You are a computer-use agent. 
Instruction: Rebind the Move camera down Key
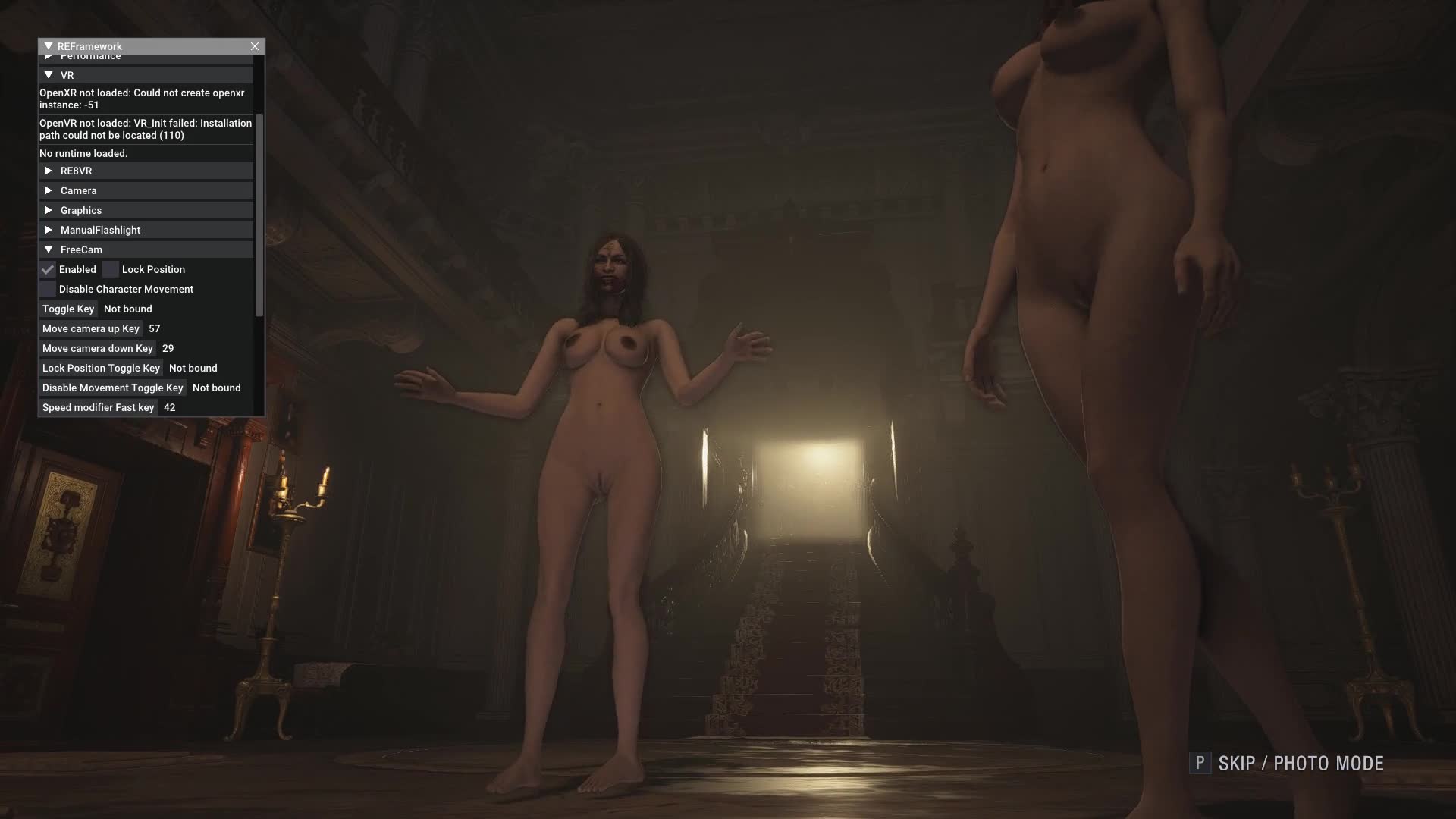[98, 348]
